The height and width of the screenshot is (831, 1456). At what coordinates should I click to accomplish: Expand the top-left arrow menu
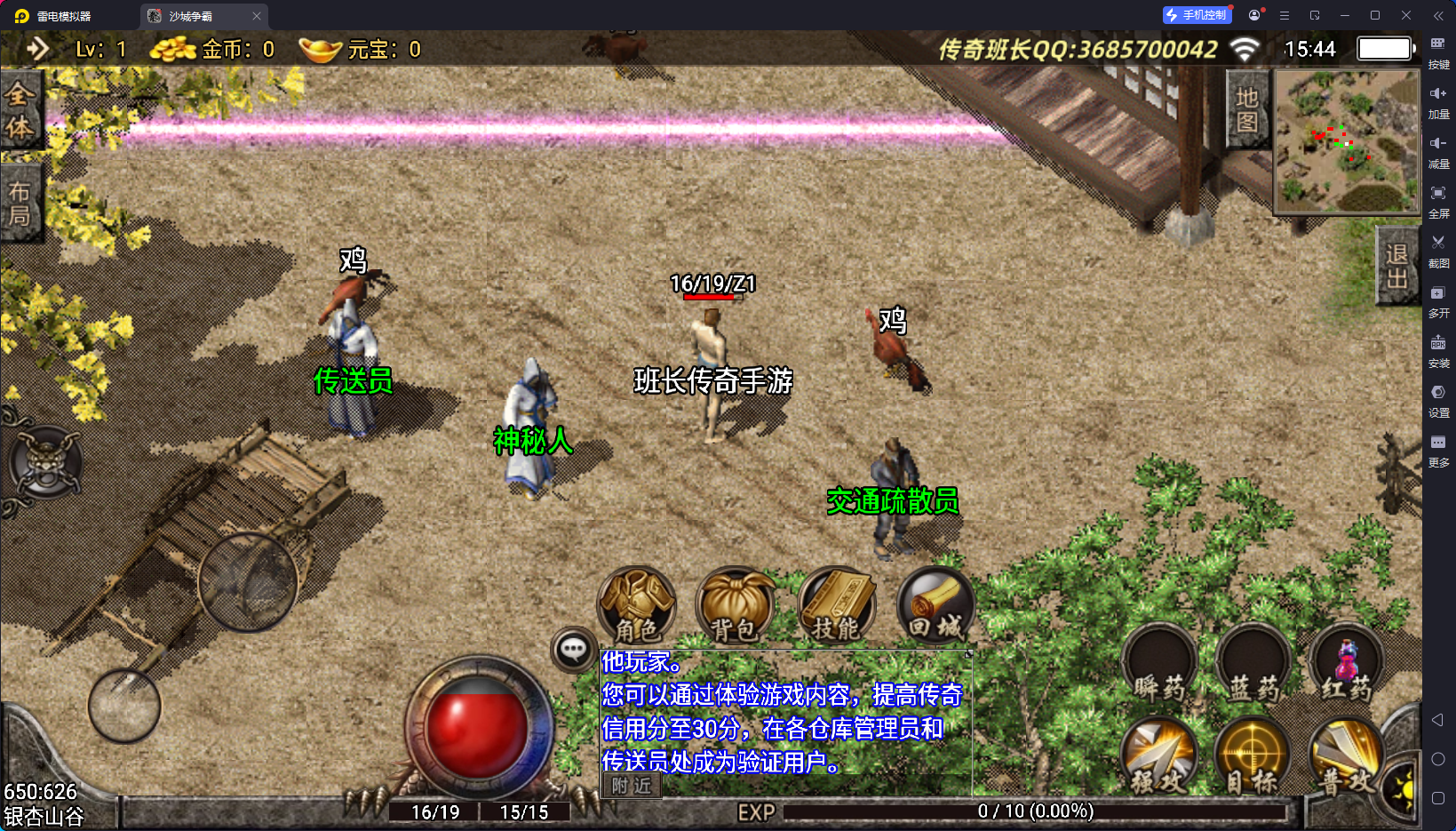[x=37, y=48]
